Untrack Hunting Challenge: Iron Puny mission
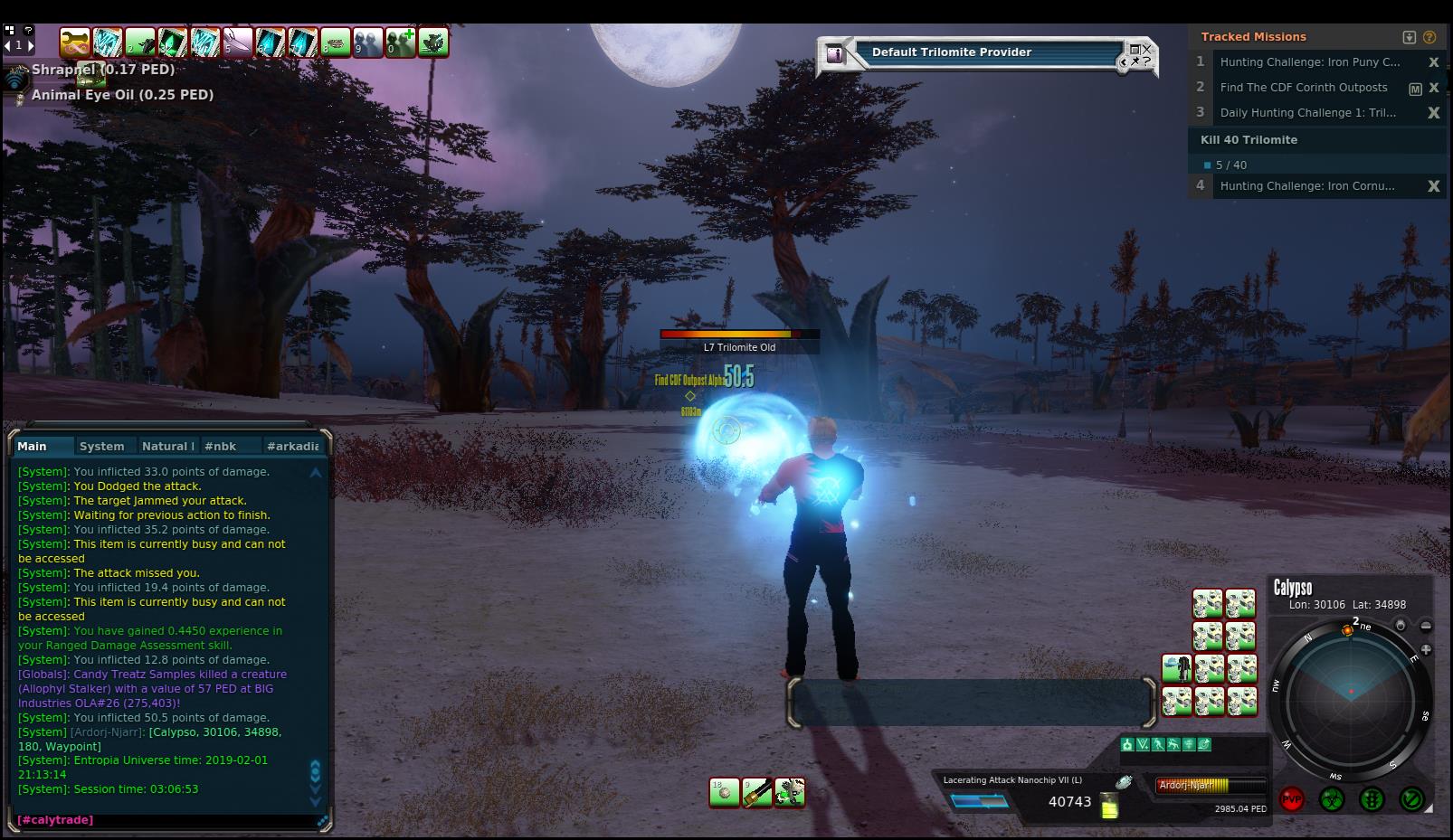 pos(1433,62)
